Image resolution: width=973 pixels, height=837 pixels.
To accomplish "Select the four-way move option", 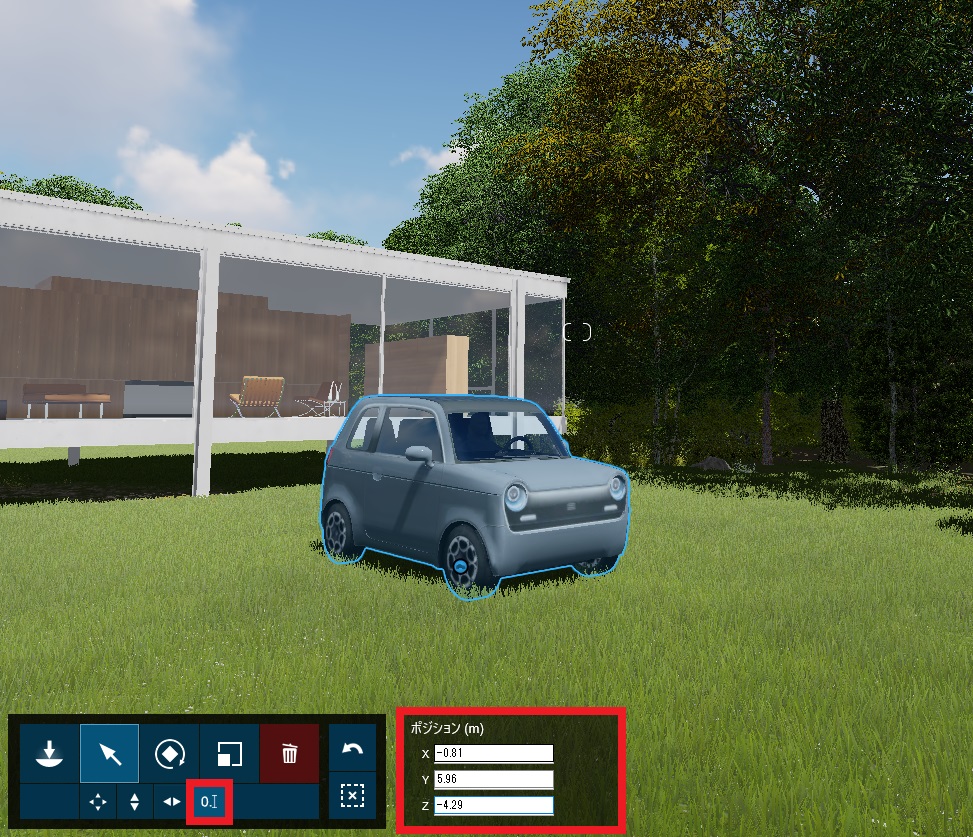I will click(98, 801).
